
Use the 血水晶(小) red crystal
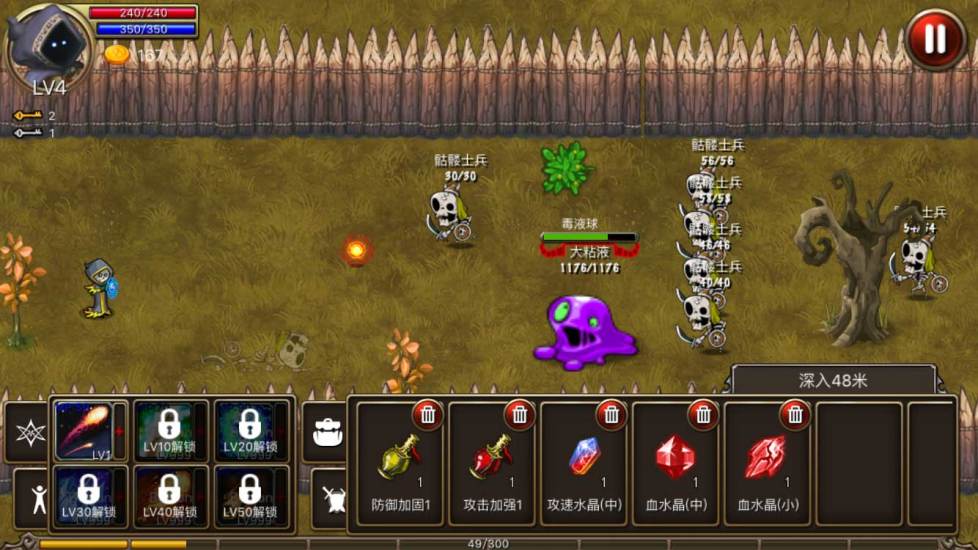click(767, 460)
